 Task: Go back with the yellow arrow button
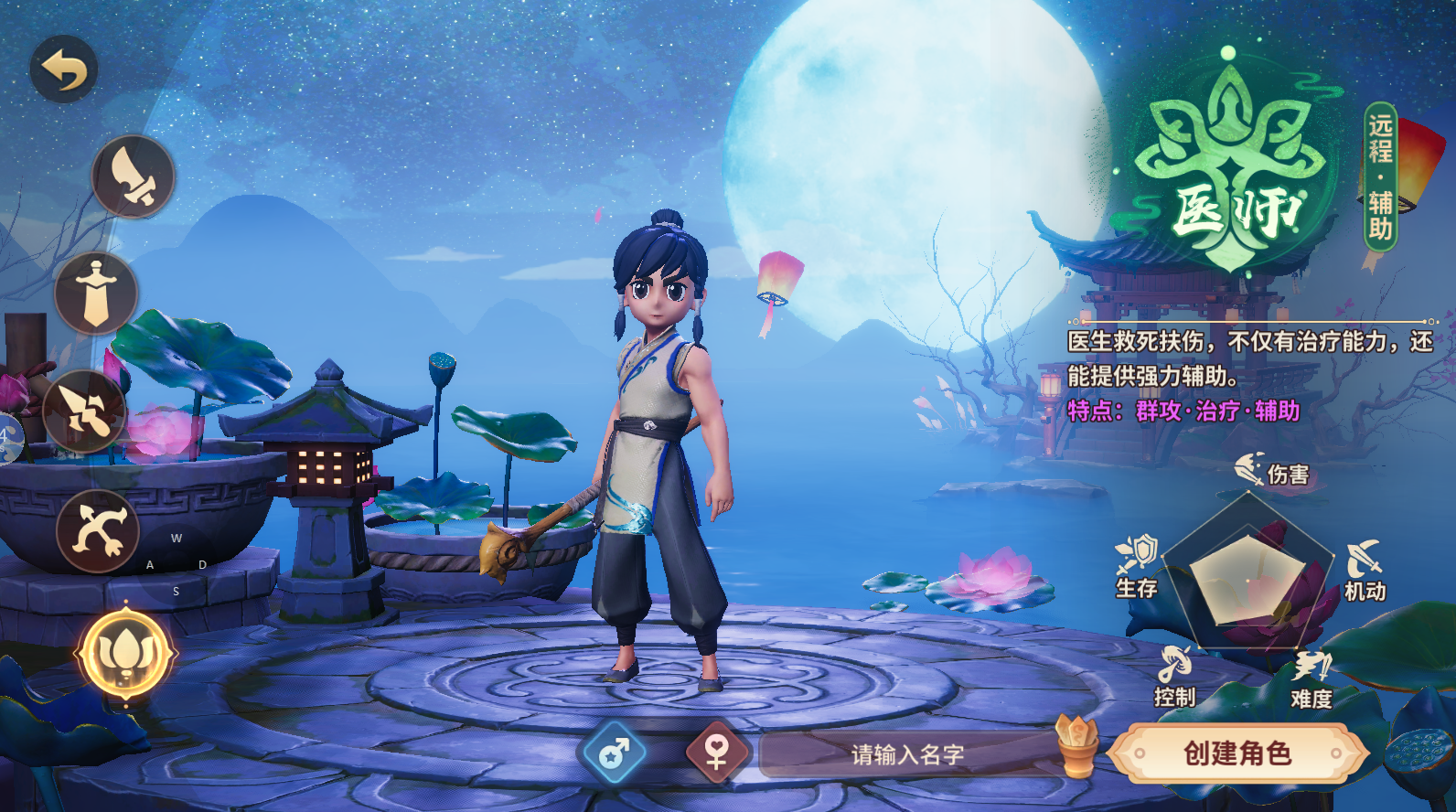(x=64, y=69)
